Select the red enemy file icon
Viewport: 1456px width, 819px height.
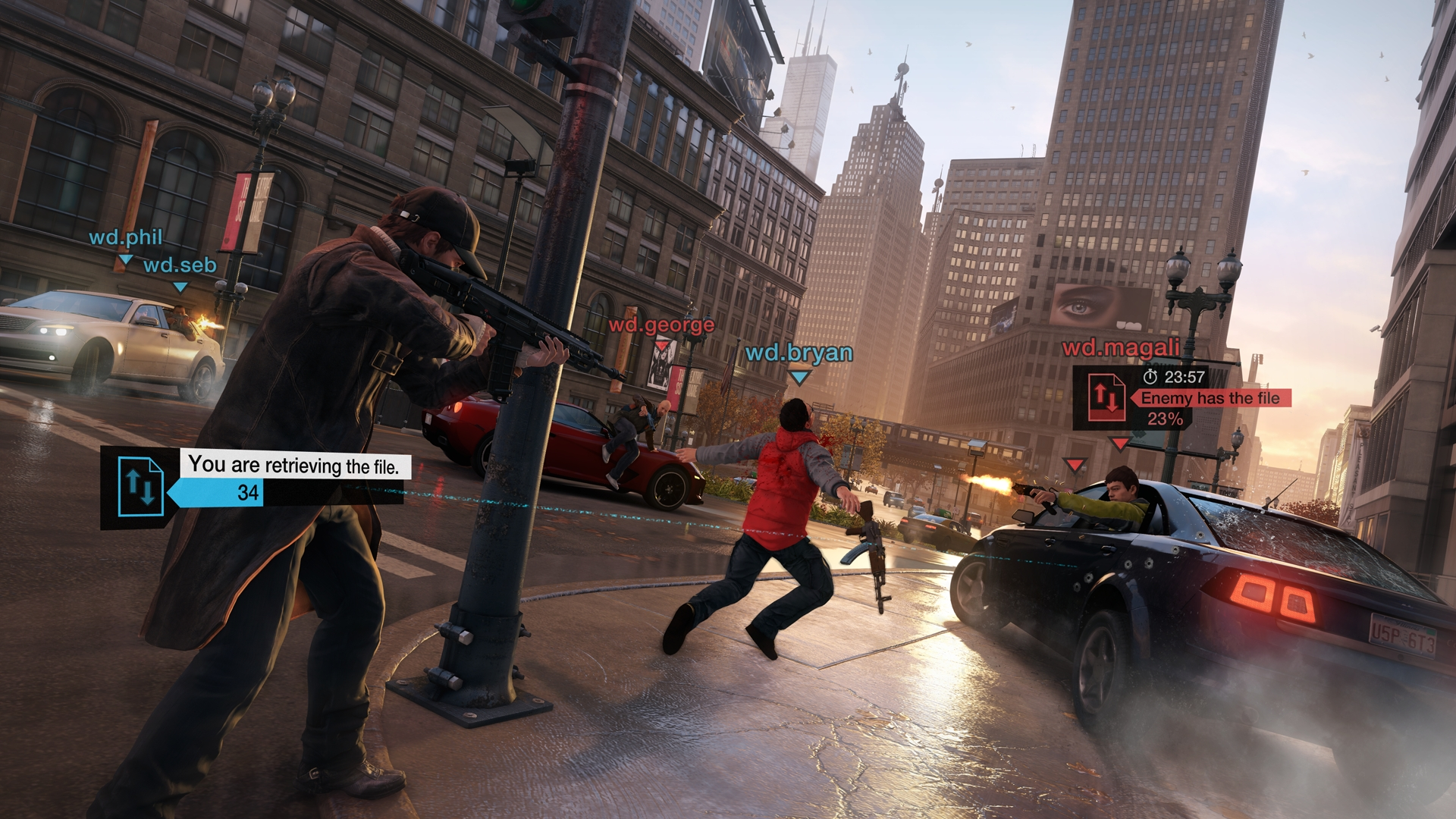pos(1107,397)
